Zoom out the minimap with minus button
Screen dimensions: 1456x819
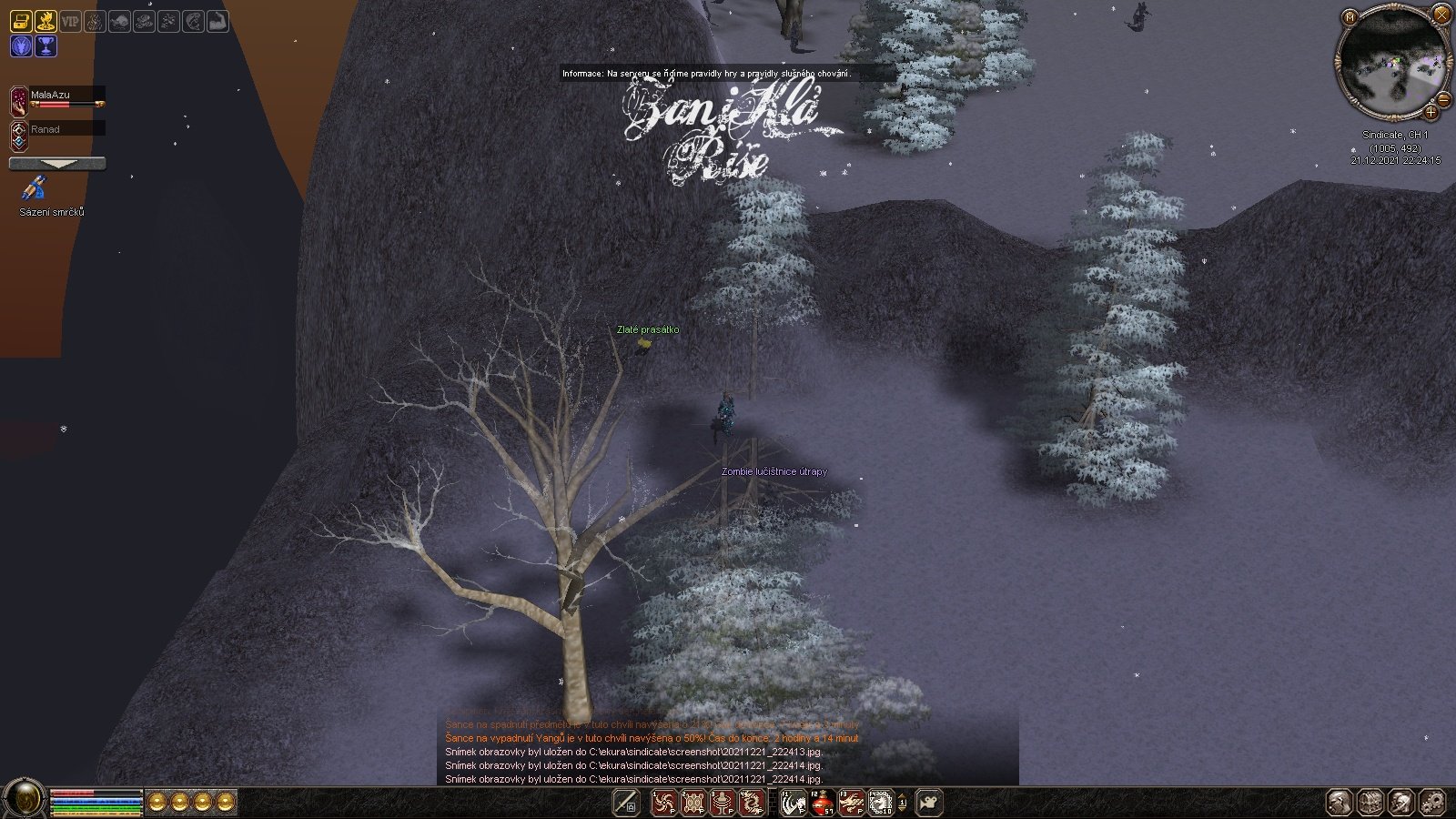(x=1443, y=99)
